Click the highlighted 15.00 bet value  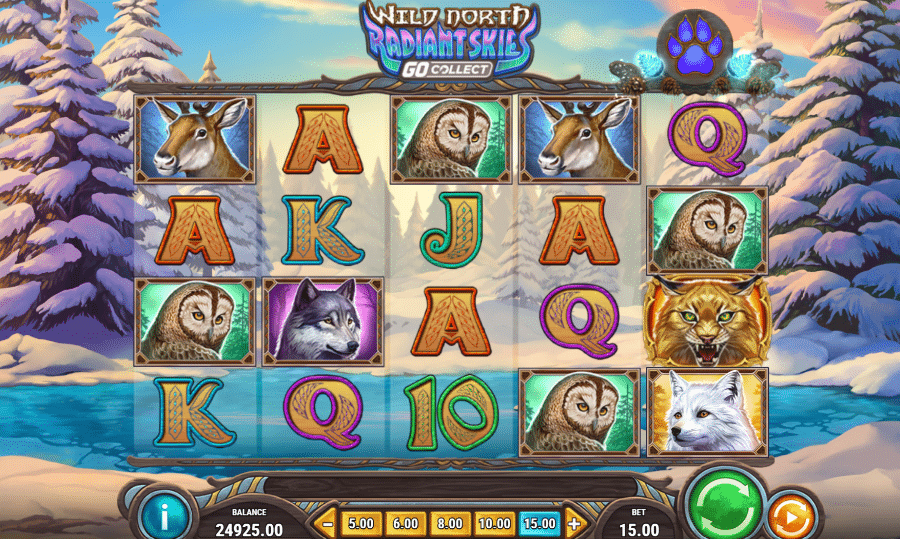coord(540,522)
